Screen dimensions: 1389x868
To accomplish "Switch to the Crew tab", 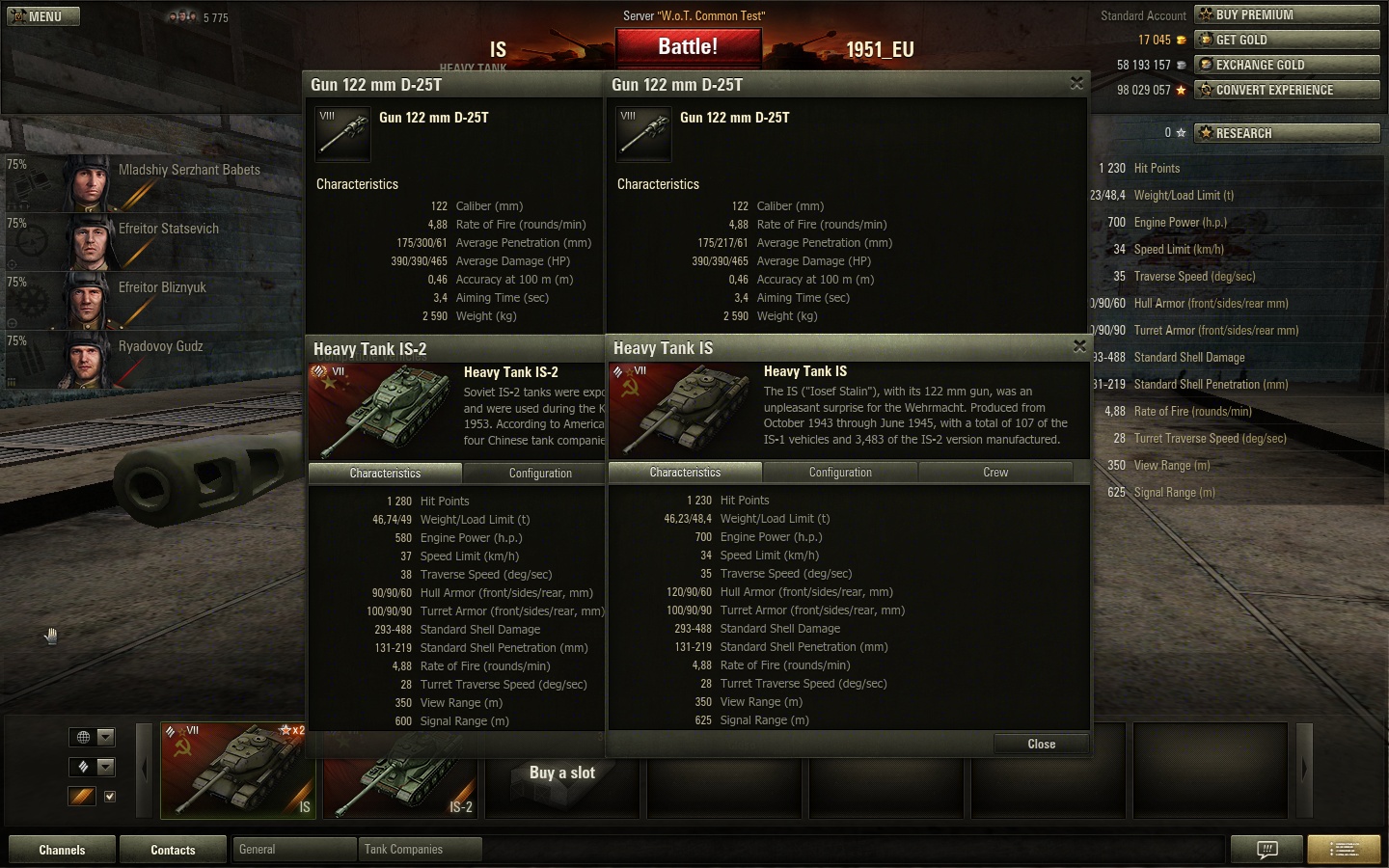I will tap(995, 473).
